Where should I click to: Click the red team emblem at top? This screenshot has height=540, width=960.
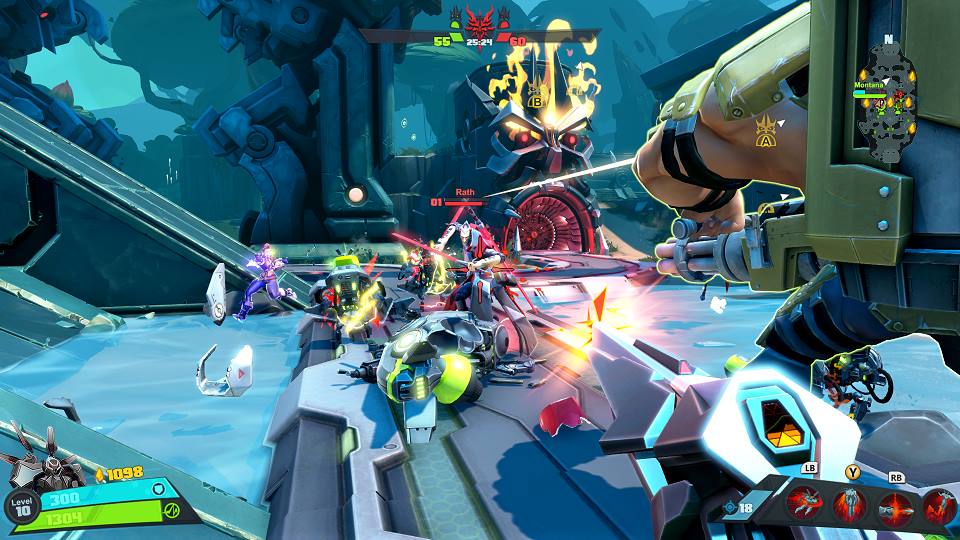pos(482,21)
